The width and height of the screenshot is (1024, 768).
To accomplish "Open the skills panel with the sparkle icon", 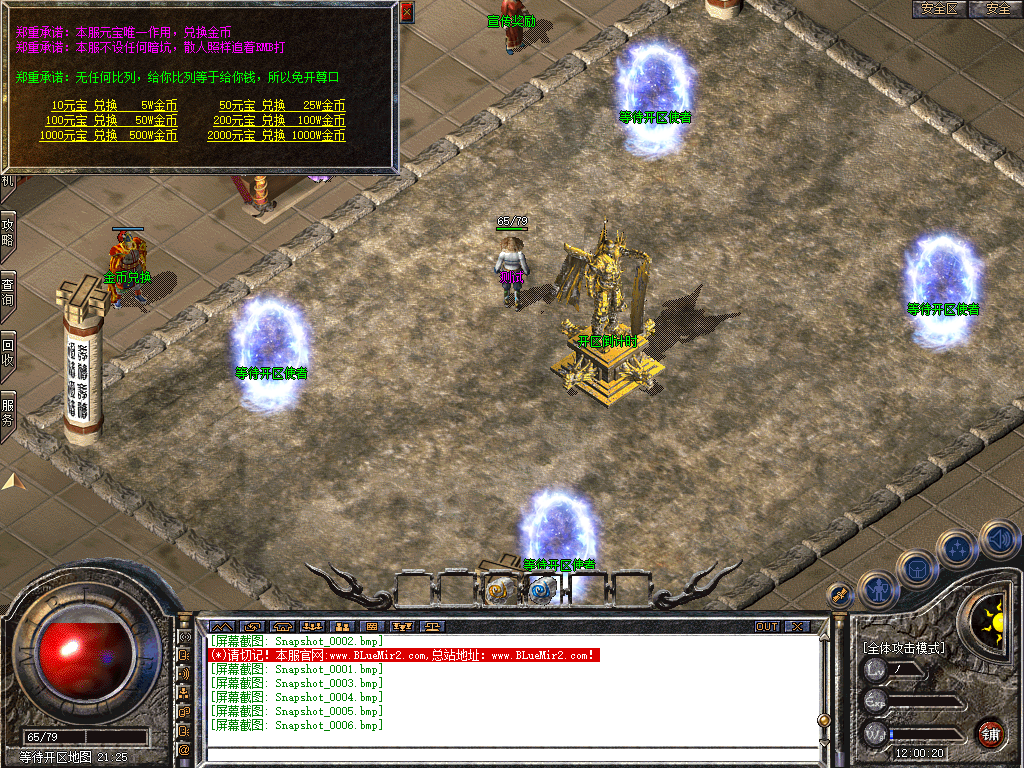I will 957,549.
